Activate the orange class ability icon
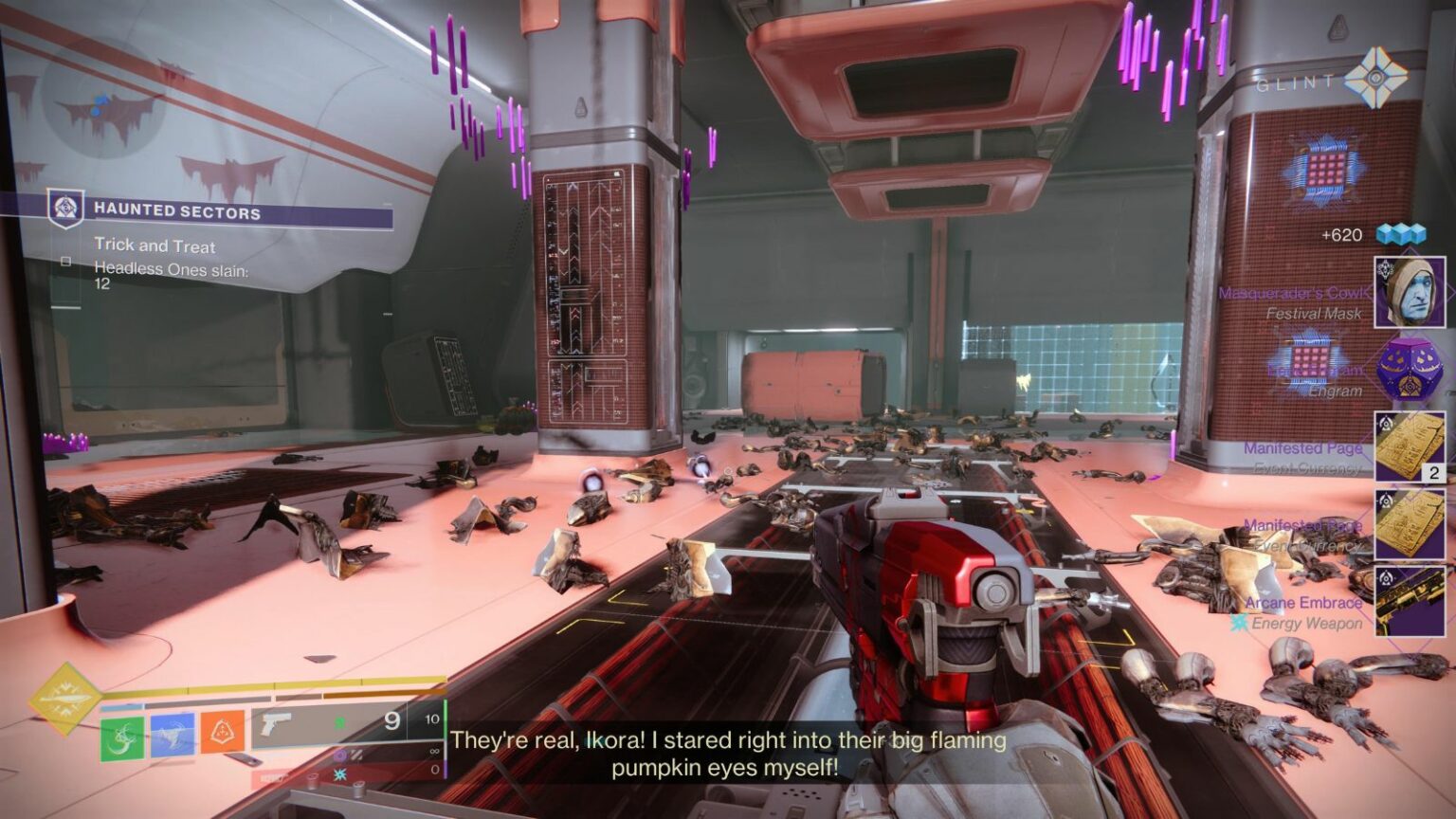This screenshot has width=1456, height=819. [222, 731]
